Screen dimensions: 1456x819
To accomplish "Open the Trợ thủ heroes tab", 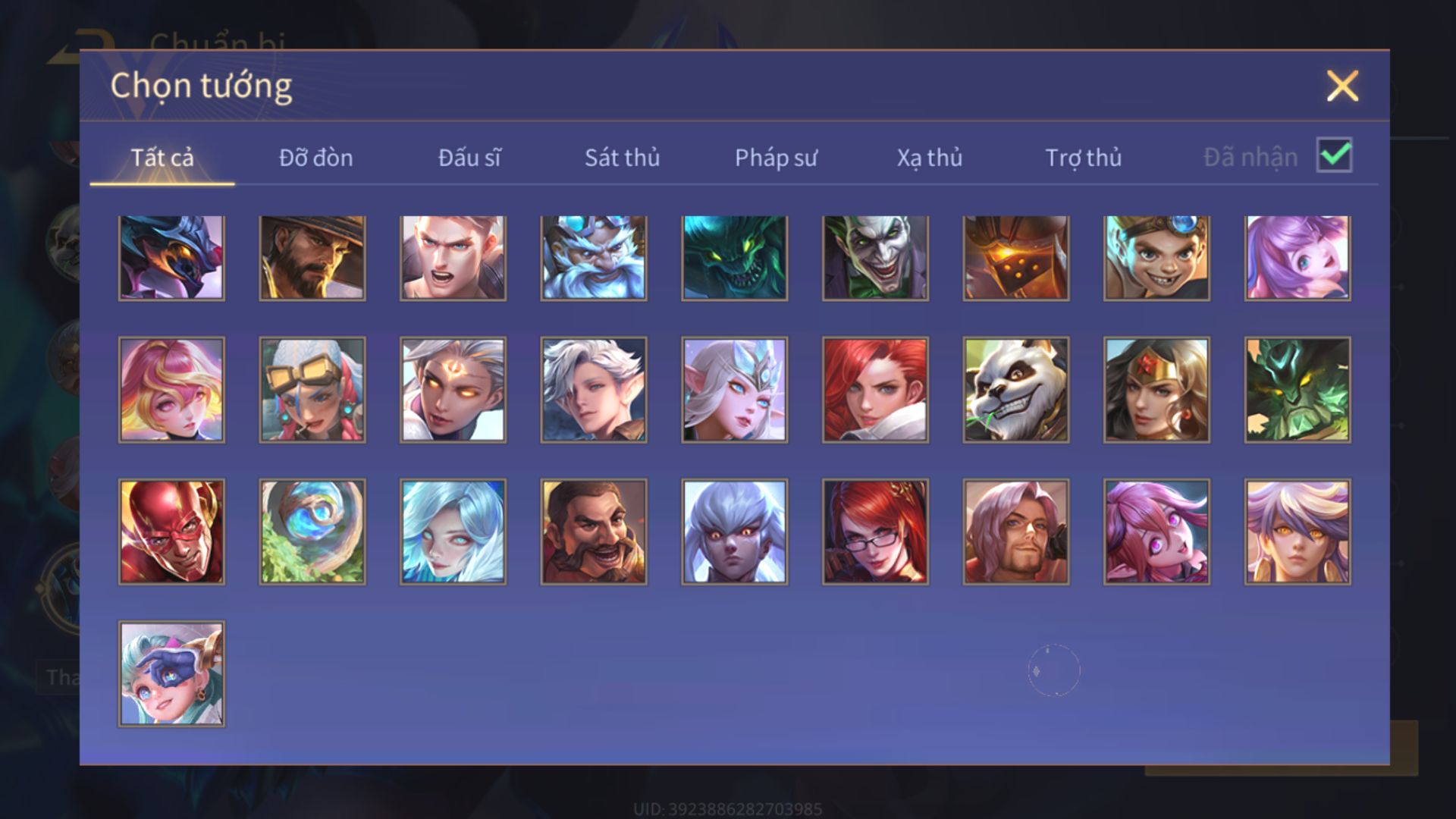I will [1083, 158].
